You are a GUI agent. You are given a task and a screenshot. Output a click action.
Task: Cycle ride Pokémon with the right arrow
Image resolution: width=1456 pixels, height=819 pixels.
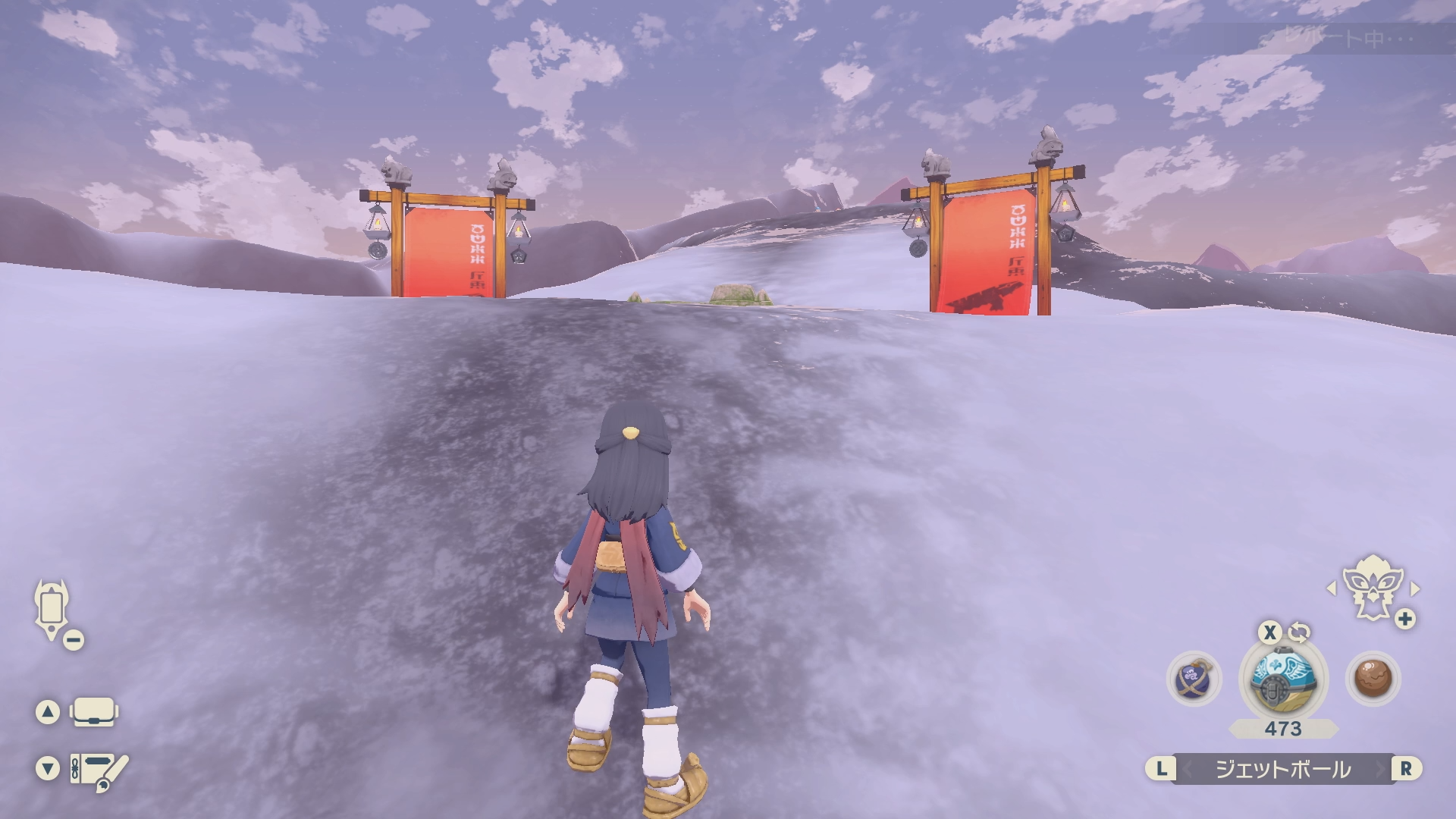(x=1415, y=588)
